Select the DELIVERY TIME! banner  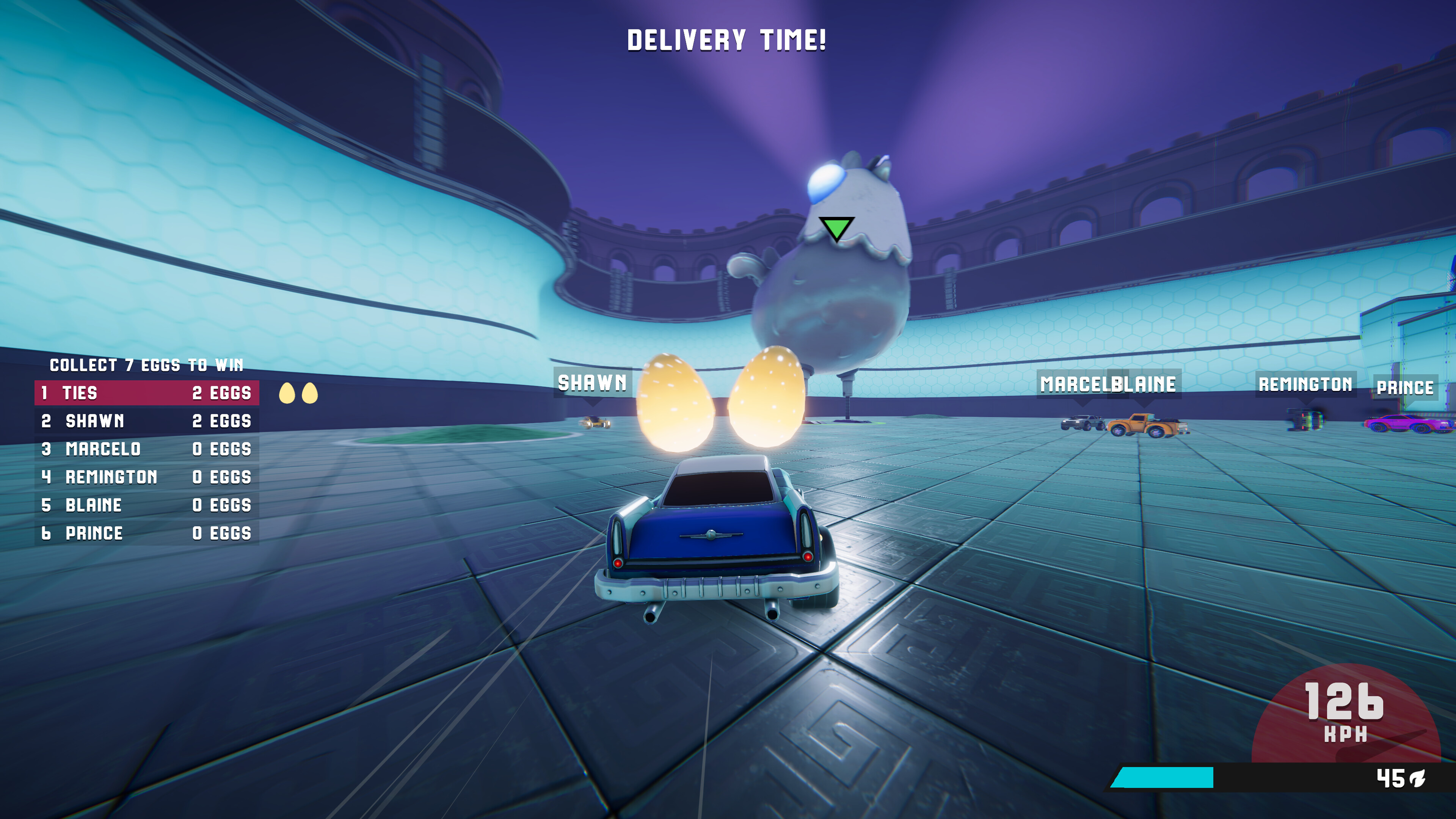click(728, 40)
